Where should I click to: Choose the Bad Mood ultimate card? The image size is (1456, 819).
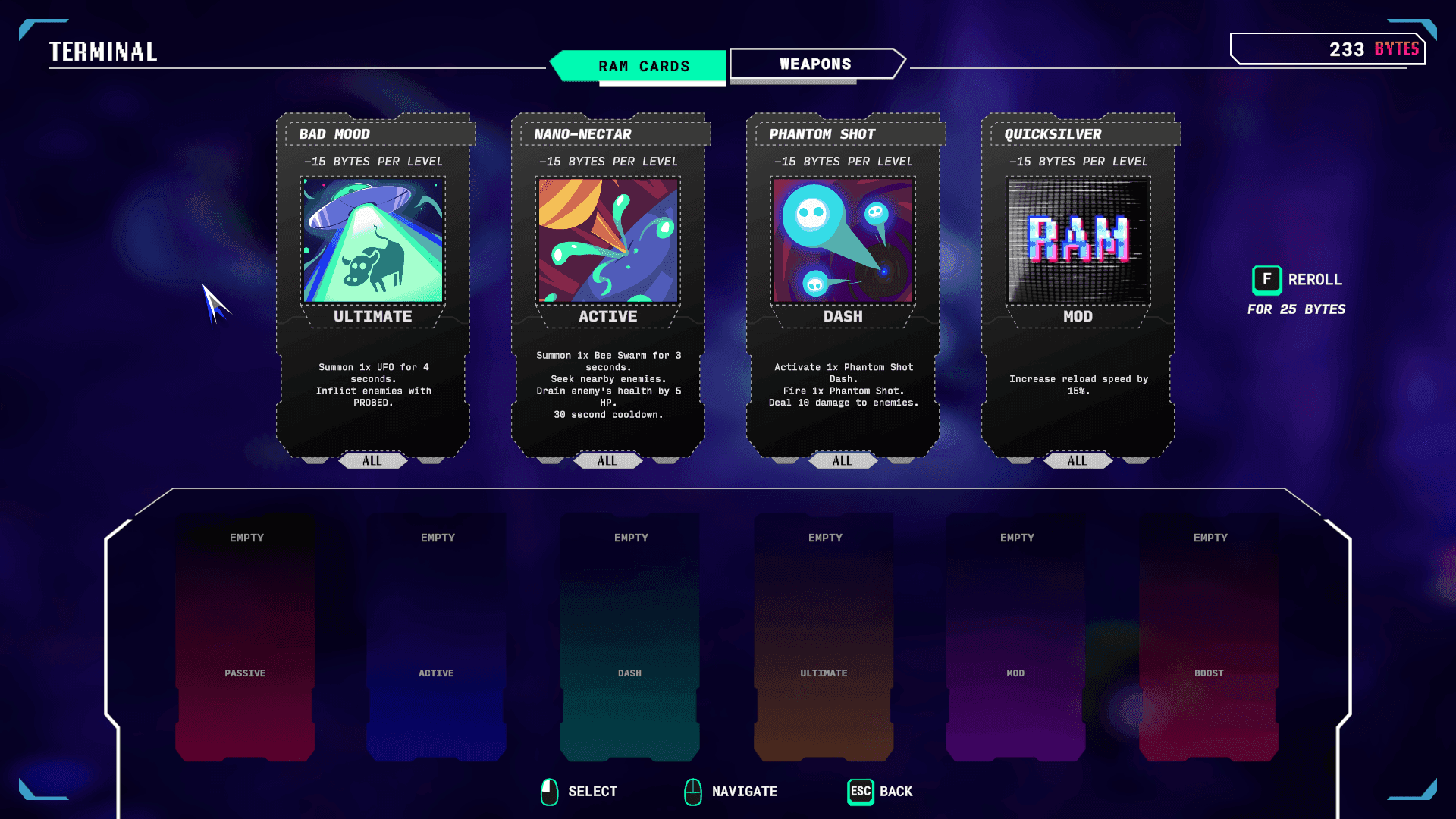[x=372, y=284]
